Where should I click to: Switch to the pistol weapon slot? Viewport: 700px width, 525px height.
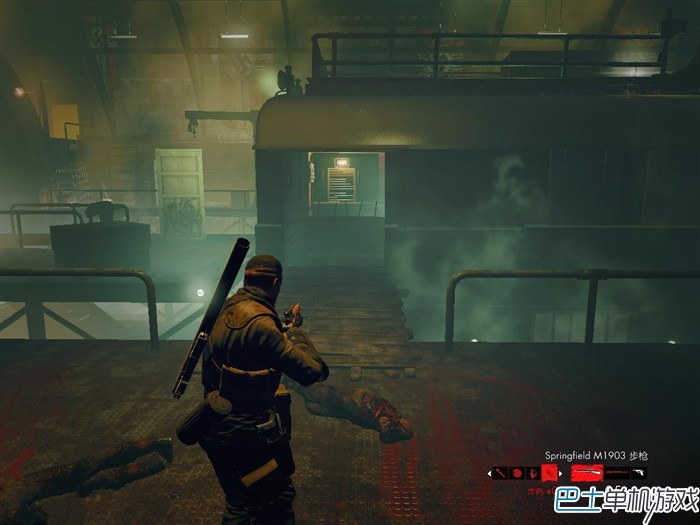coord(638,472)
